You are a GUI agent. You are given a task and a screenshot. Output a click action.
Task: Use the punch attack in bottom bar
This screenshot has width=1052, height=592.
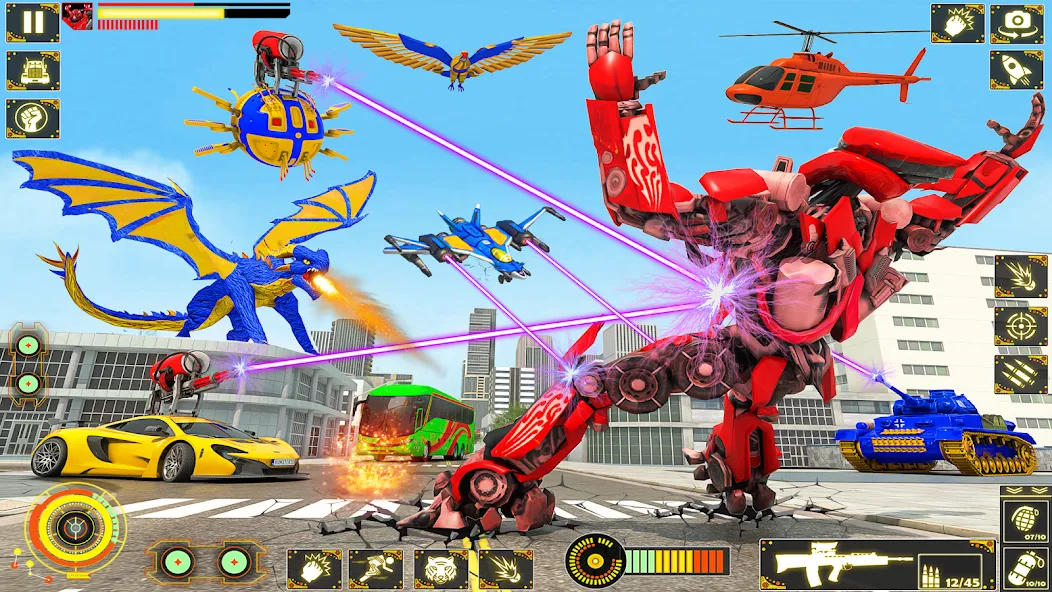(x=314, y=569)
